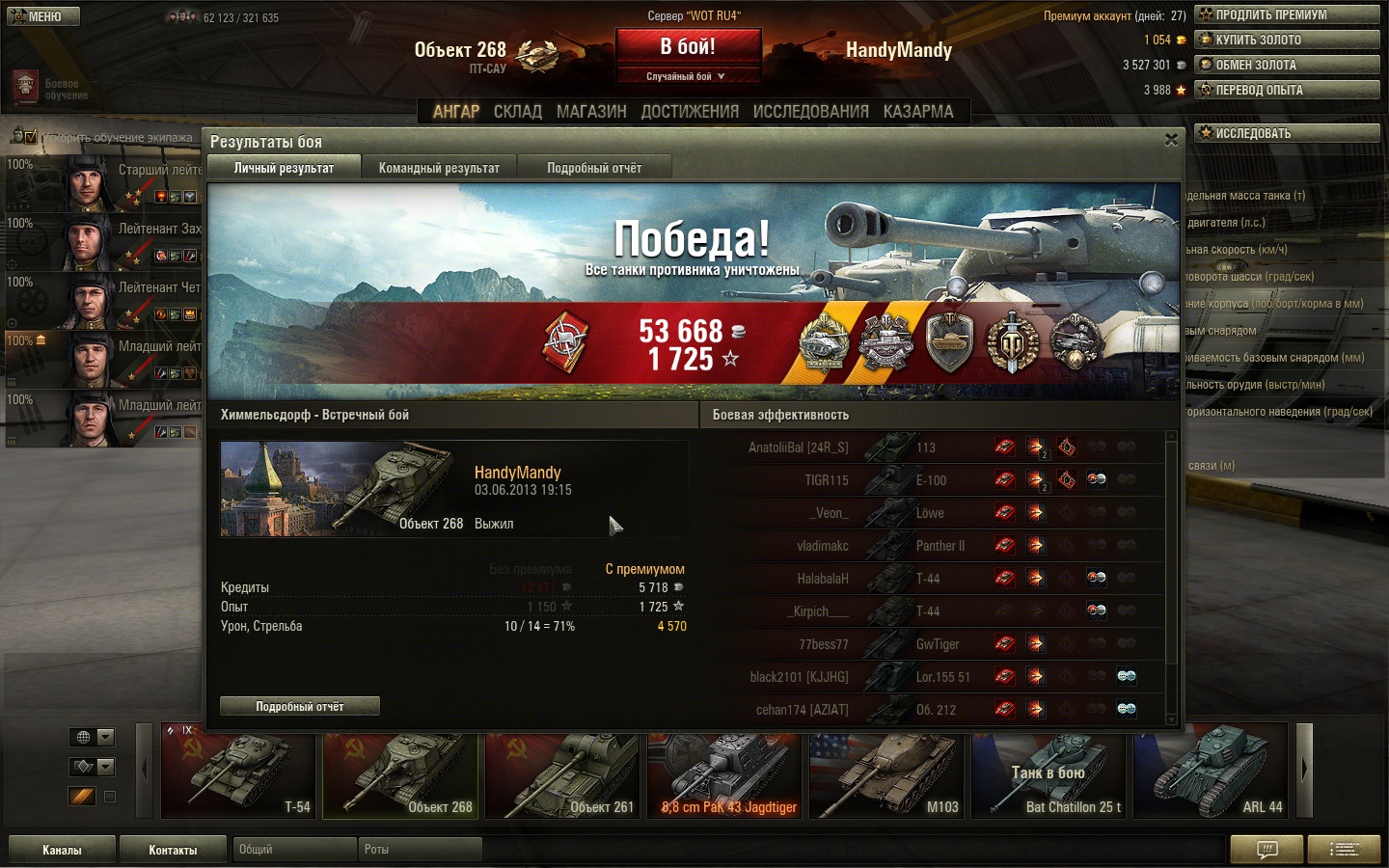Image resolution: width=1389 pixels, height=868 pixels.
Task: Start battle with В бой! button
Action: 688,47
